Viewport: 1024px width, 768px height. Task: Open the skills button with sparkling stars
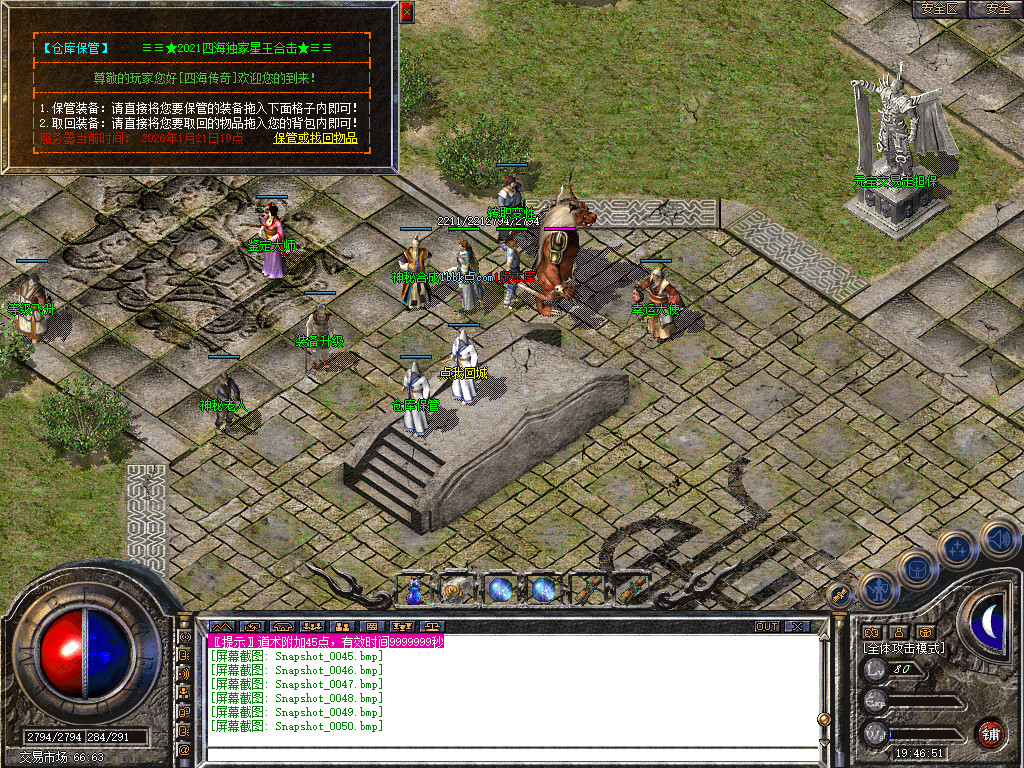[x=957, y=547]
